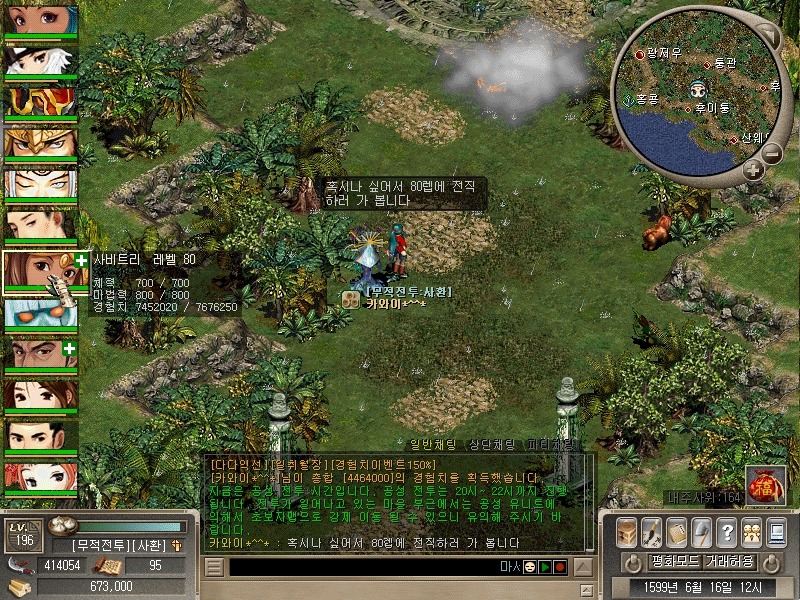Toggle the 거래허용 trade permission button
Image resolution: width=800 pixels, height=600 pixels.
pos(730,561)
